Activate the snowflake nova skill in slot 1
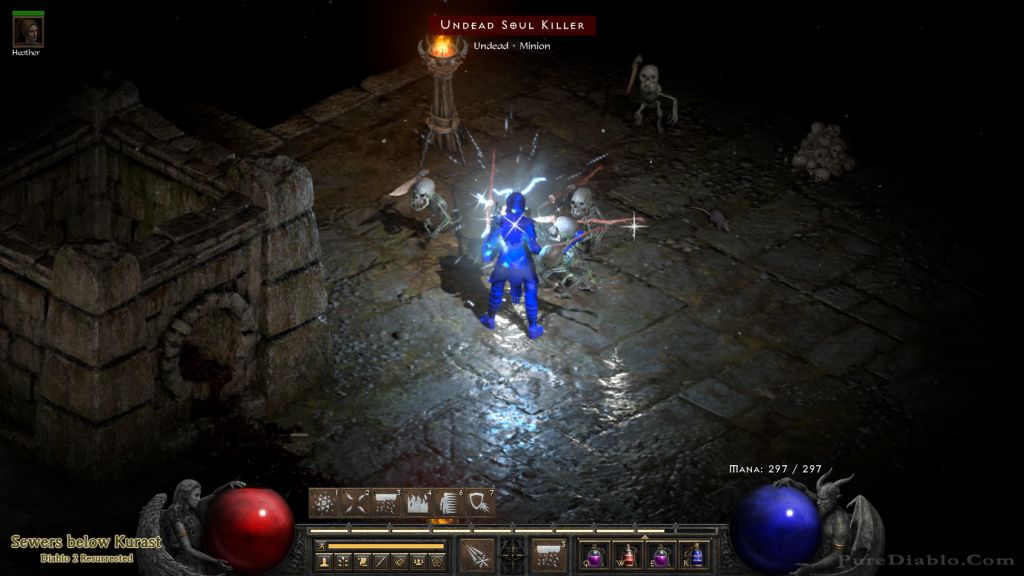This screenshot has height=576, width=1024. click(323, 502)
